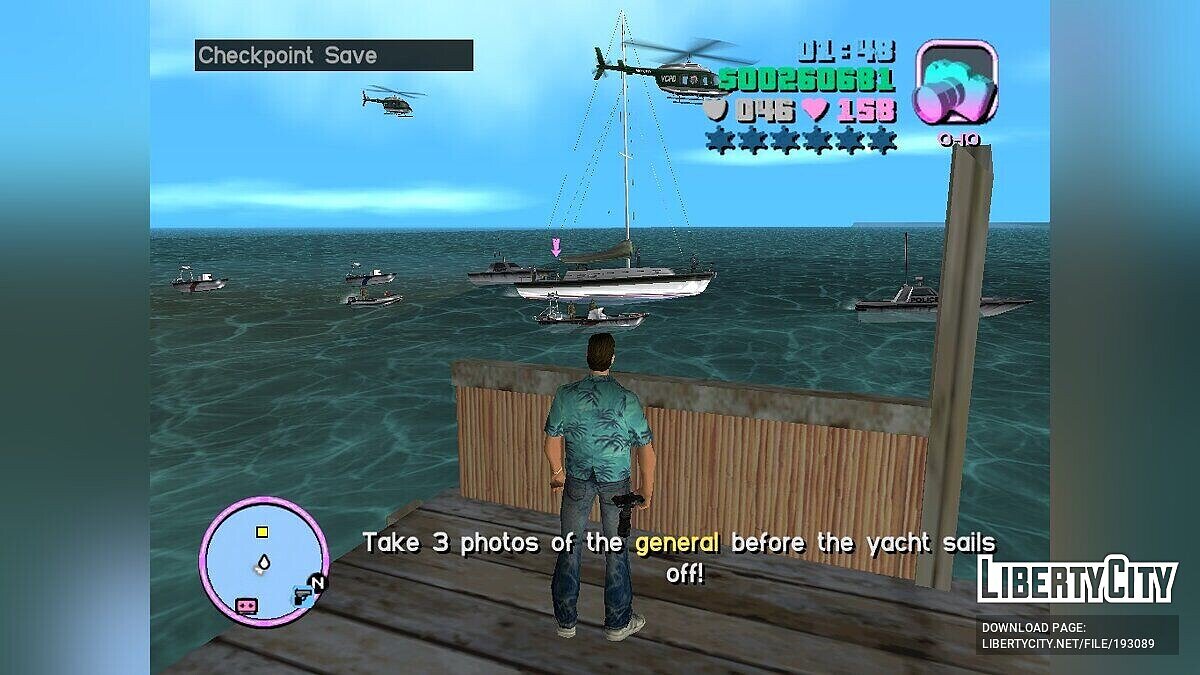Click the Checkpoint Save notification box
The height and width of the screenshot is (675, 1200).
tap(333, 55)
